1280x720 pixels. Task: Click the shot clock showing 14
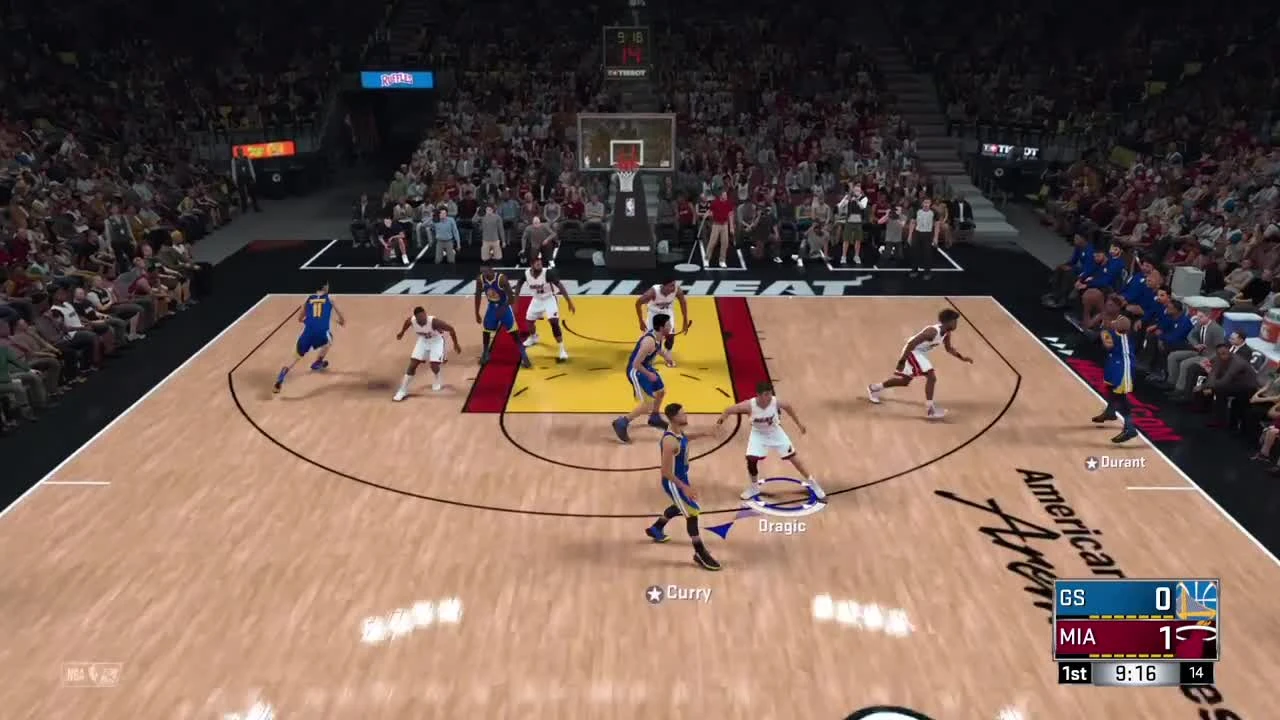point(1196,673)
